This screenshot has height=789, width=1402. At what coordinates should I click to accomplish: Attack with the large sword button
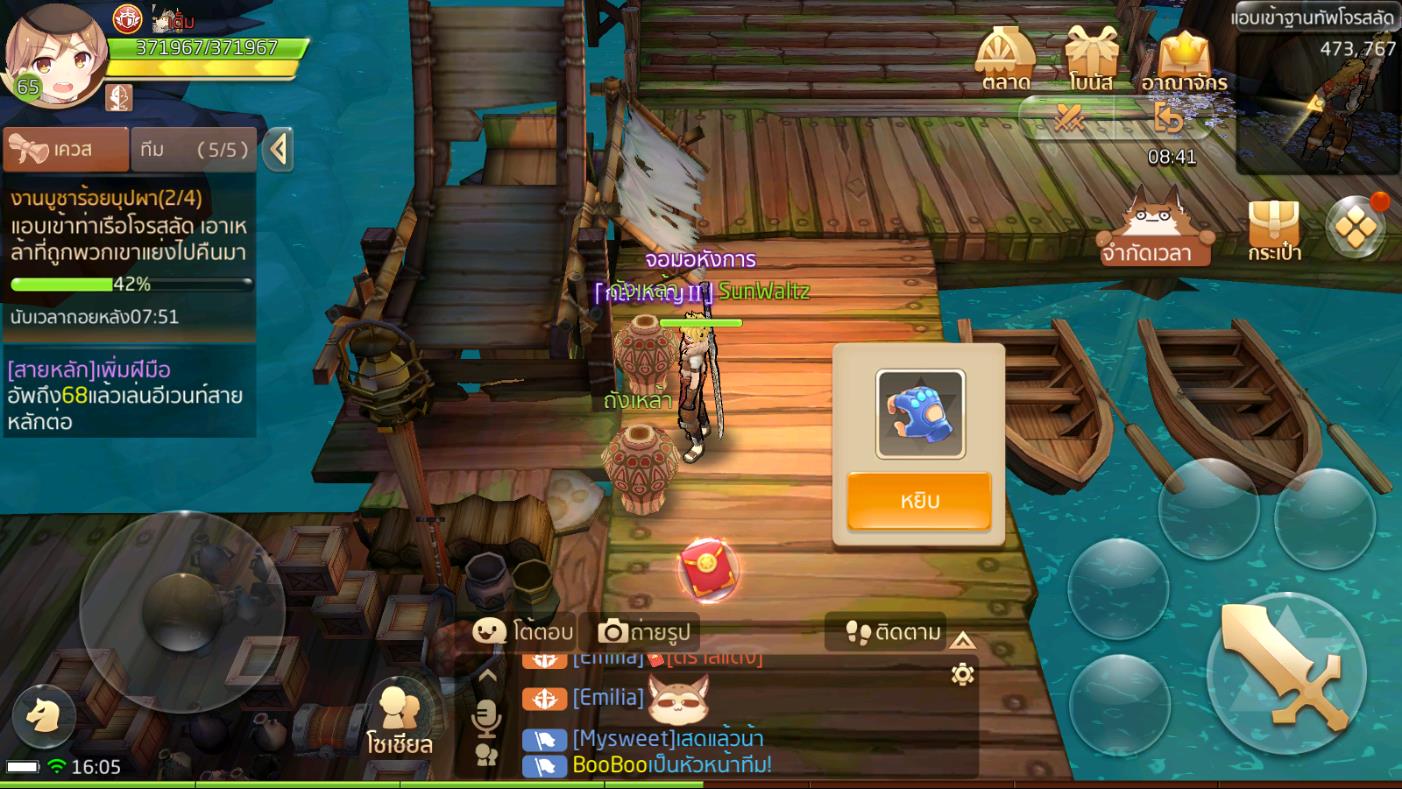tap(1285, 672)
